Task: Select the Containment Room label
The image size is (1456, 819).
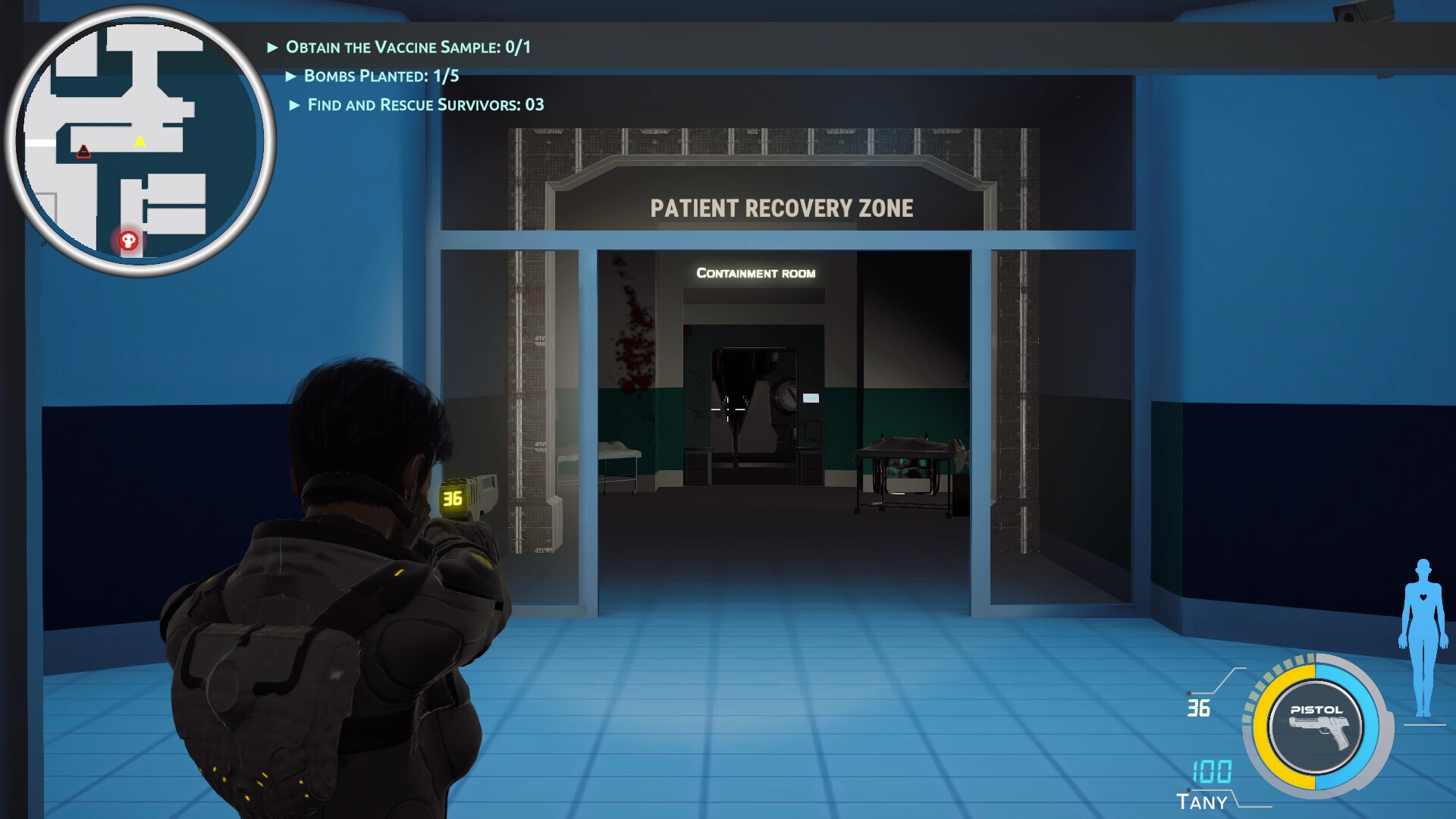Action: (x=755, y=273)
